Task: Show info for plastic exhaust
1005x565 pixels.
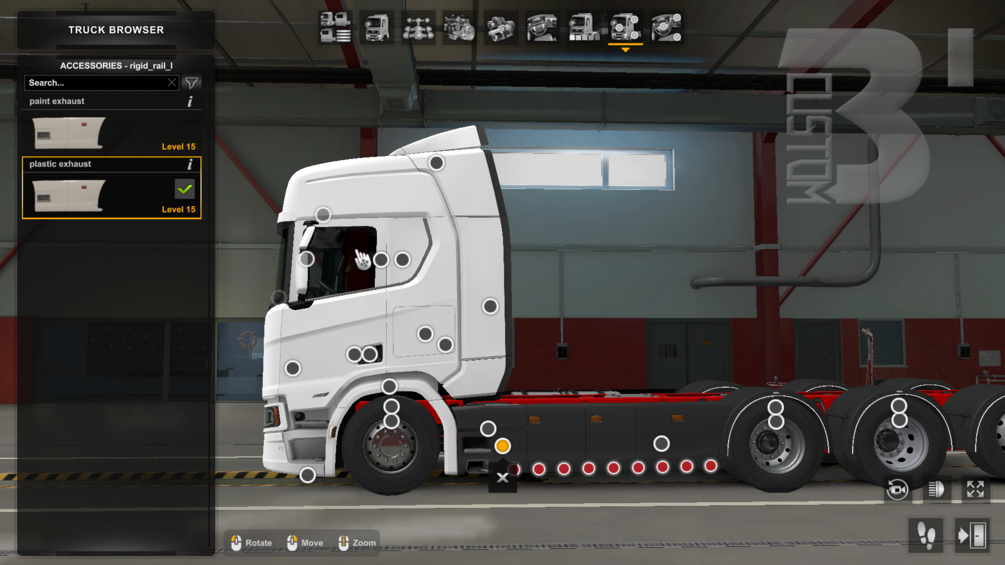Action: click(190, 164)
